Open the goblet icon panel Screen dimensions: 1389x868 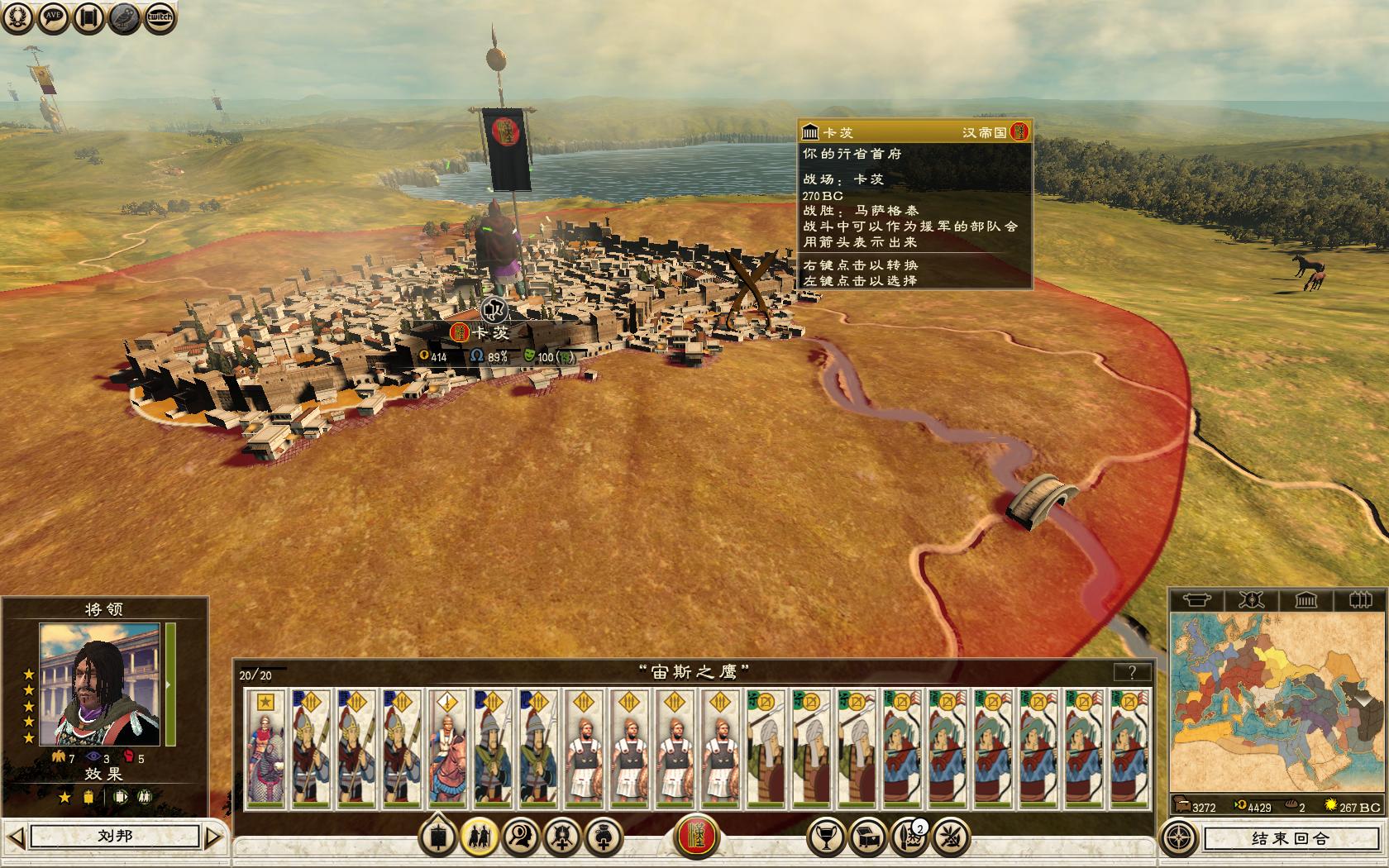[824, 837]
